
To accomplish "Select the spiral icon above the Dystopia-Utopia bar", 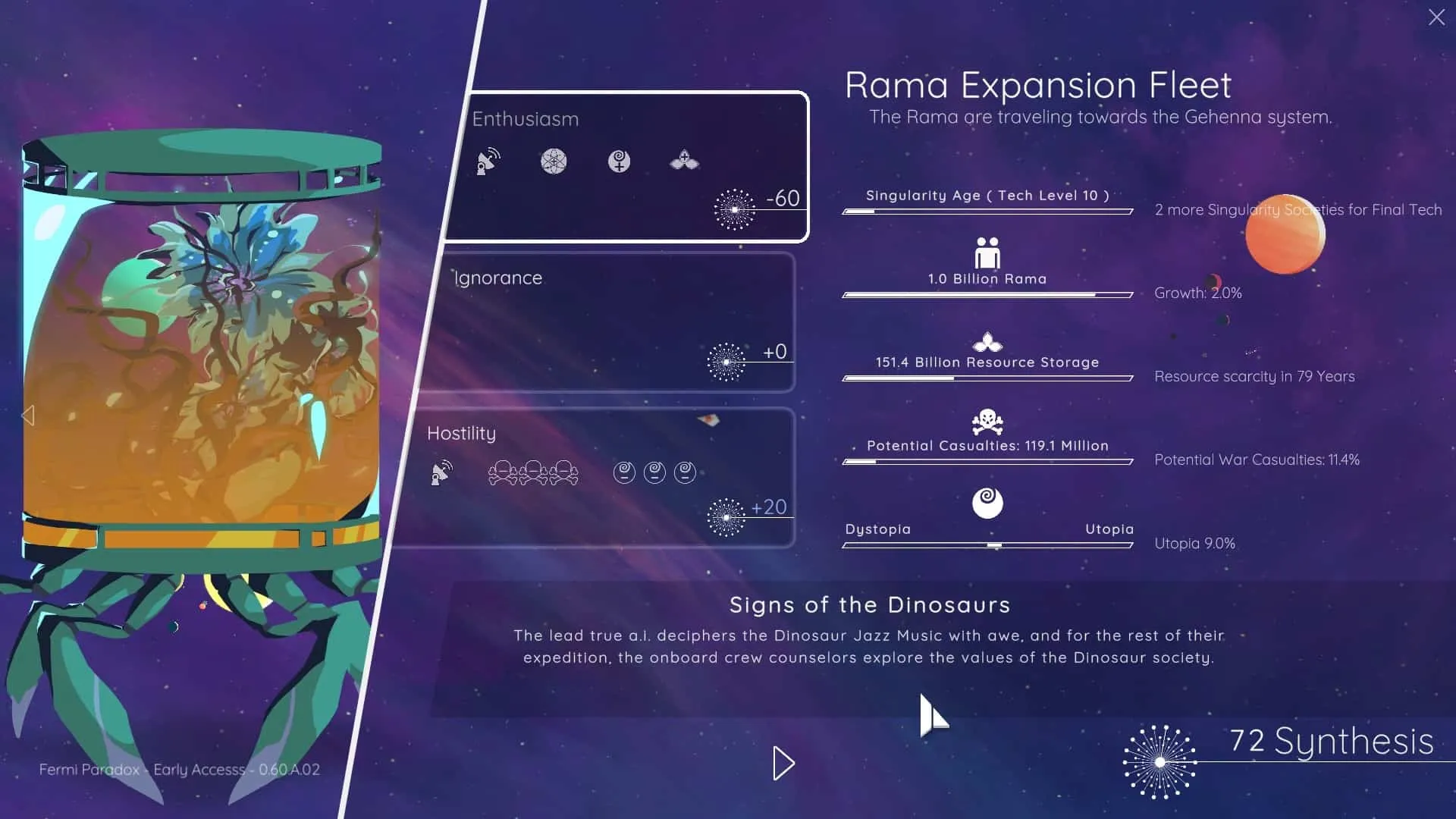I will (987, 503).
